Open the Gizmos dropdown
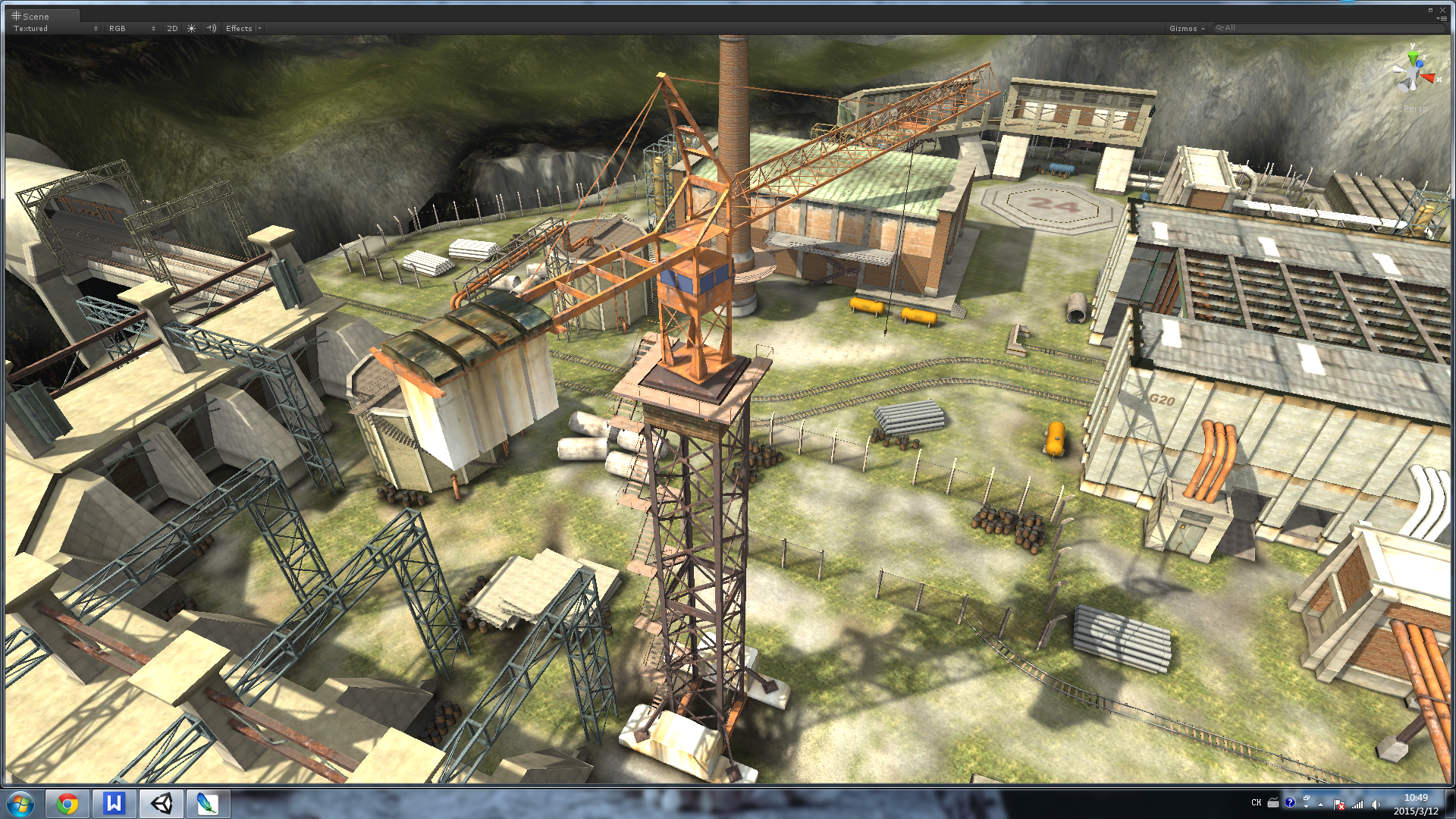The width and height of the screenshot is (1456, 819). pyautogui.click(x=1186, y=28)
